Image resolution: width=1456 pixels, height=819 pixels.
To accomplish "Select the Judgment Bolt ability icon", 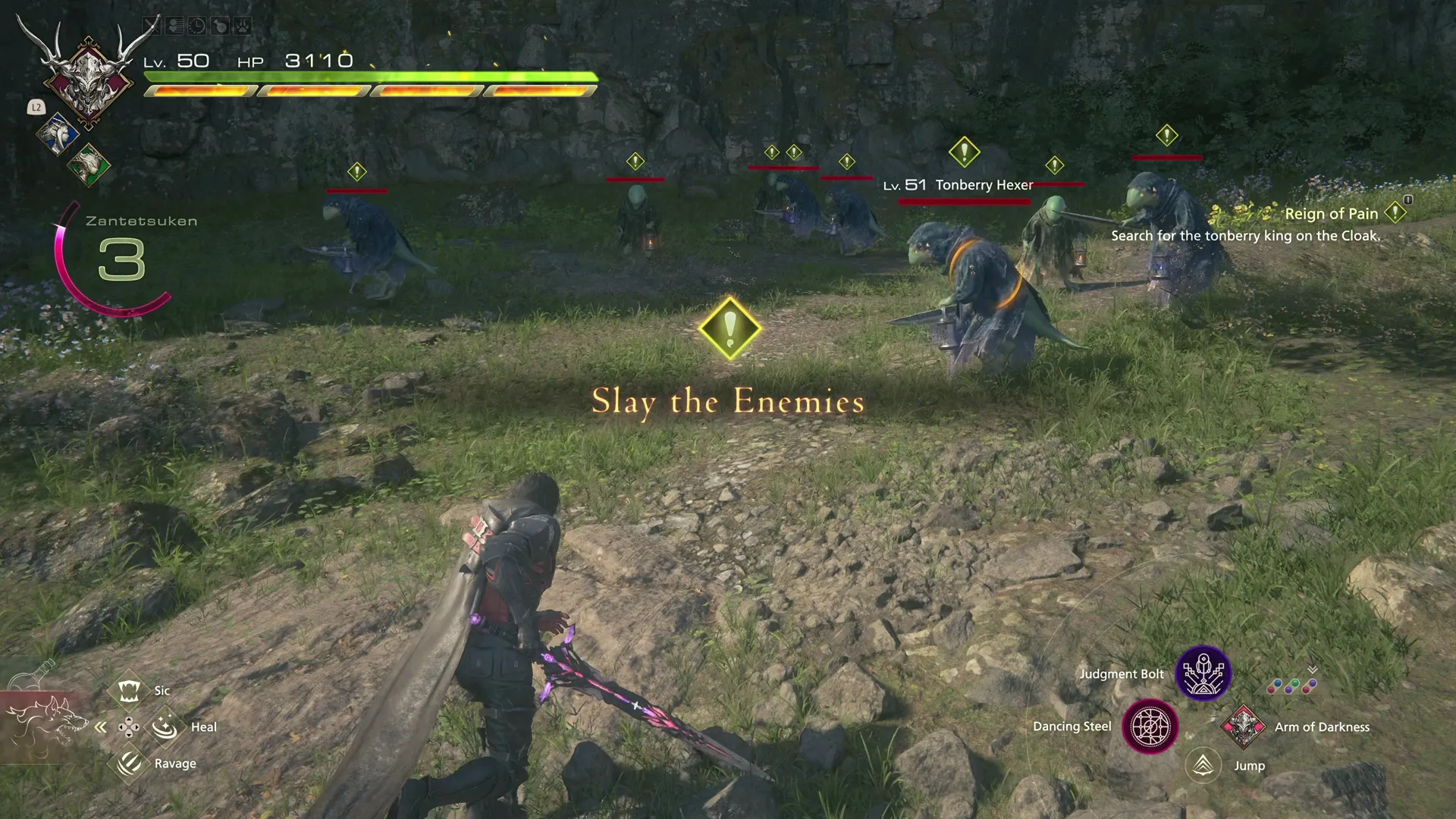I will [1203, 673].
